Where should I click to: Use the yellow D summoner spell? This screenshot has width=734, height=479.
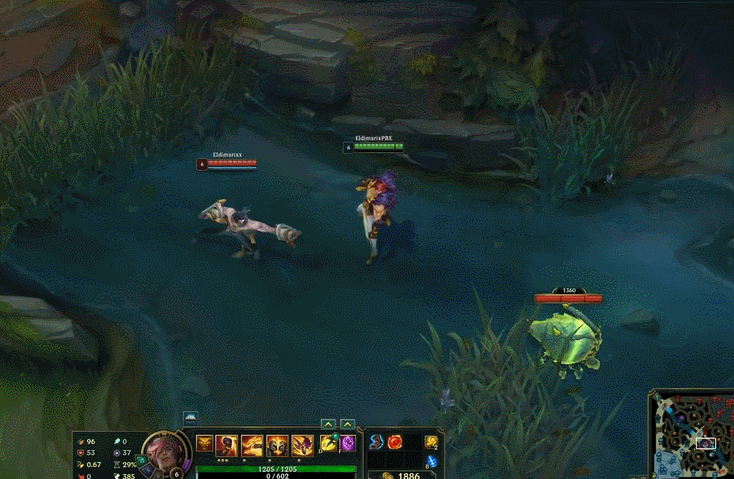[x=328, y=443]
